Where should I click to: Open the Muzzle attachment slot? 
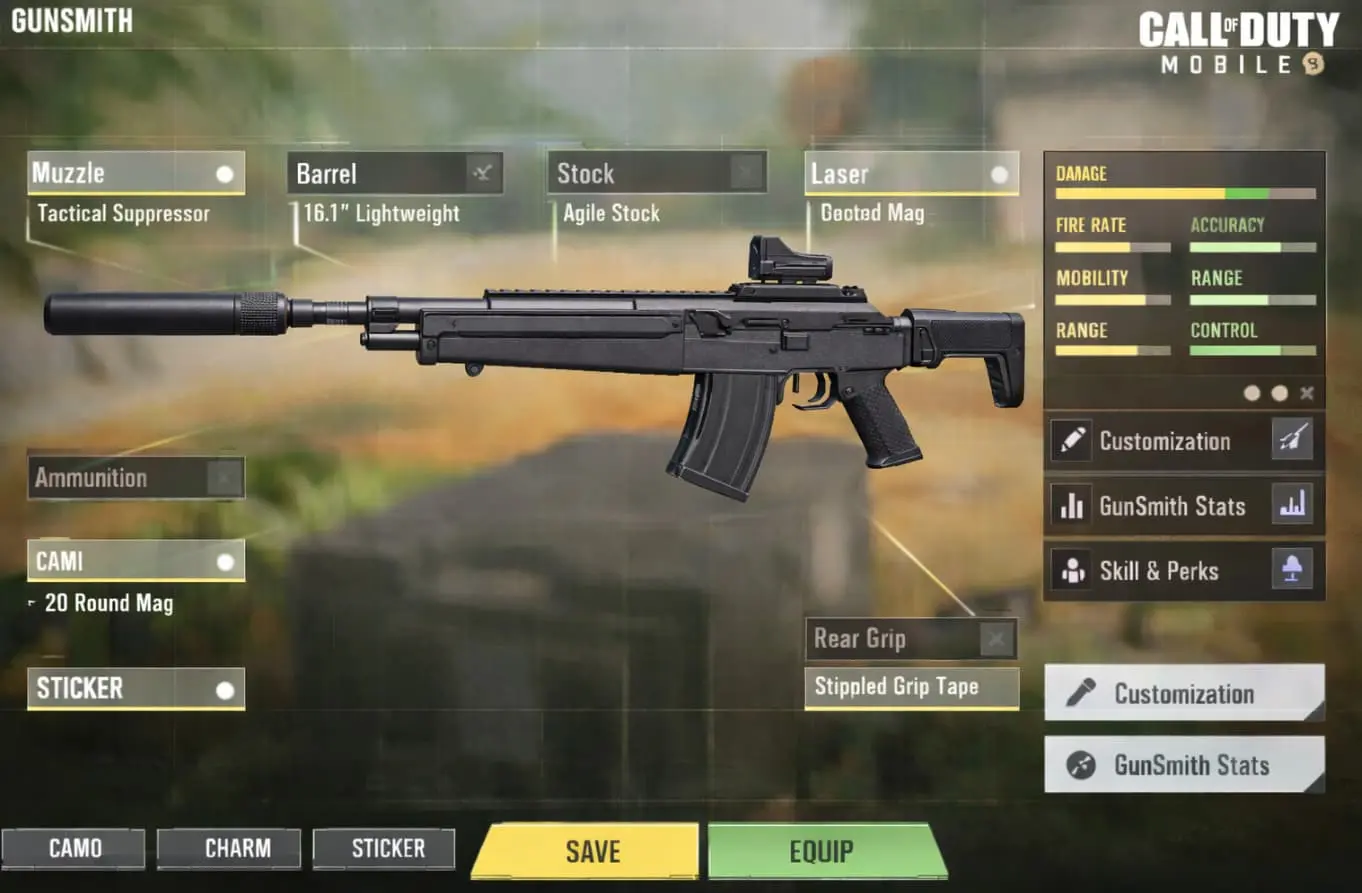point(135,172)
